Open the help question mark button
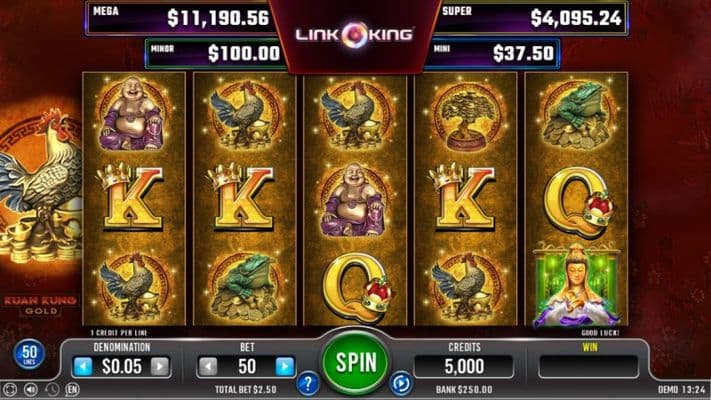 (308, 381)
